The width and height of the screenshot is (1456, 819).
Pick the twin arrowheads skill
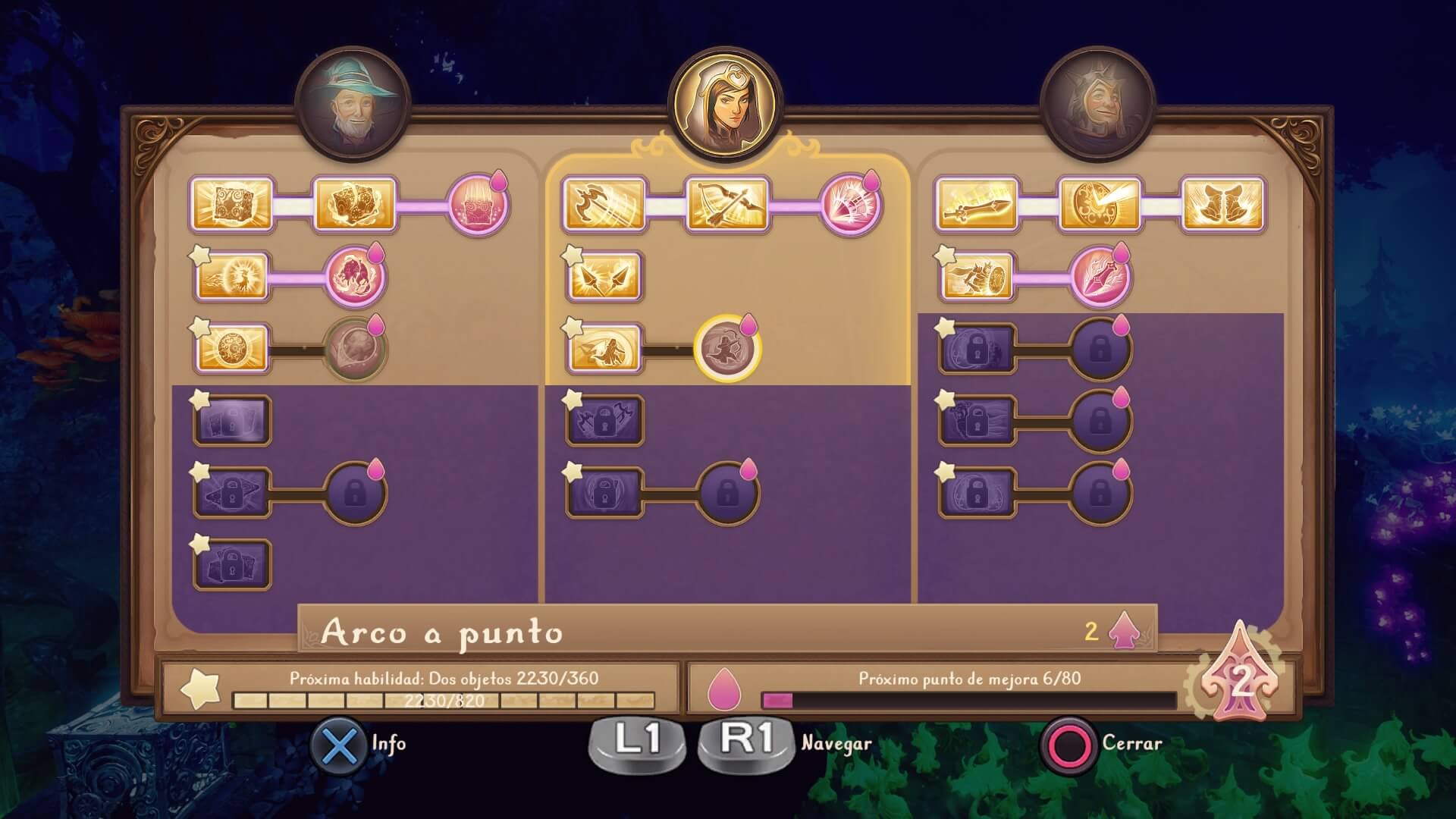[604, 277]
